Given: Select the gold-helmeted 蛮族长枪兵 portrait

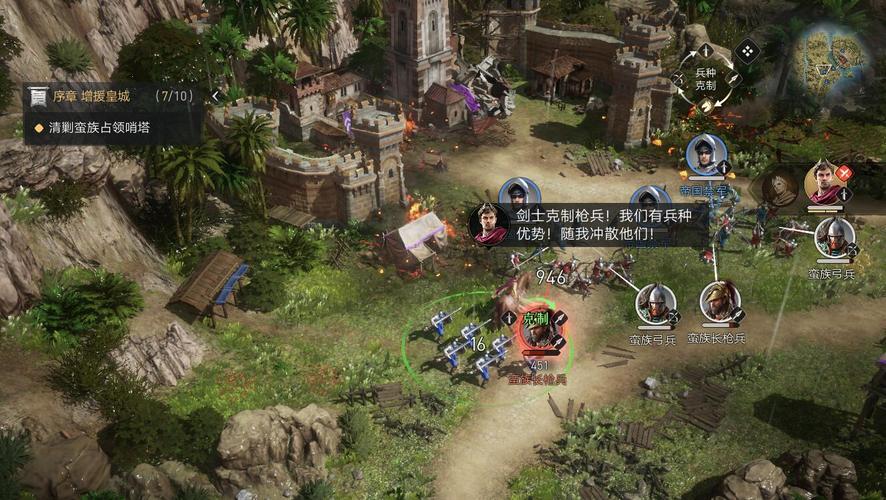Looking at the screenshot, I should (719, 302).
